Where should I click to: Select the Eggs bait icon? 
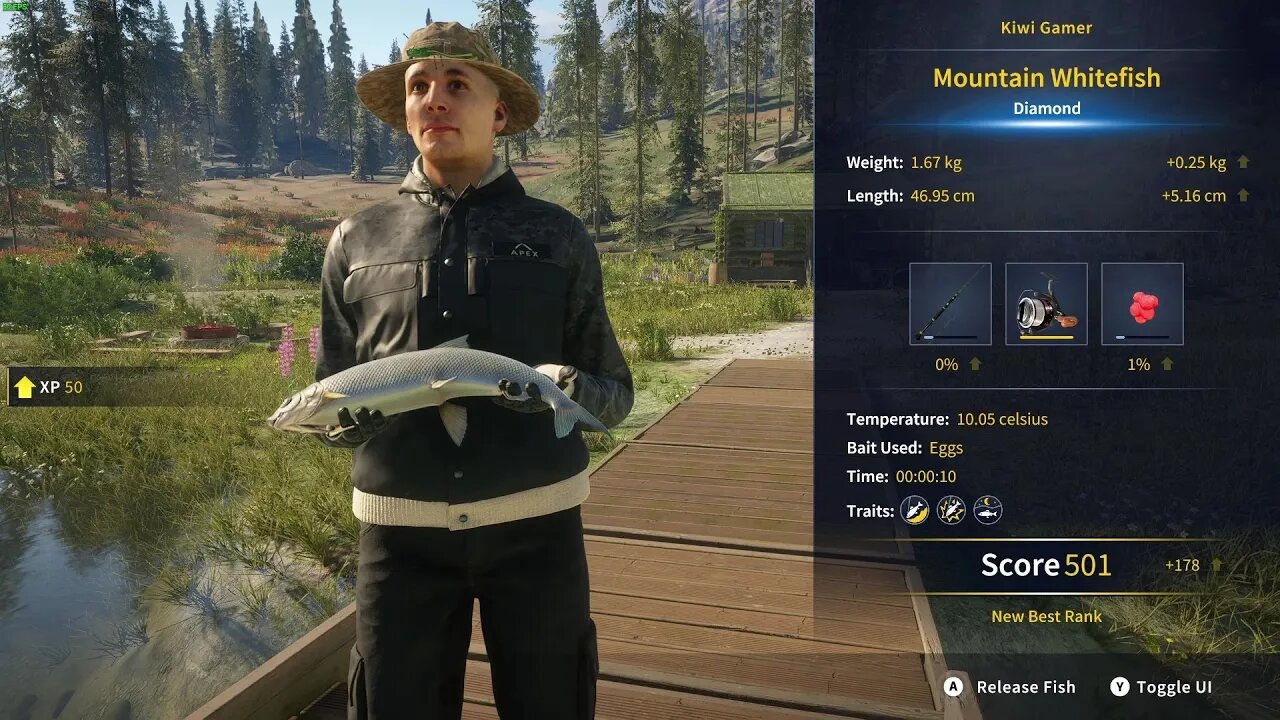click(1139, 303)
